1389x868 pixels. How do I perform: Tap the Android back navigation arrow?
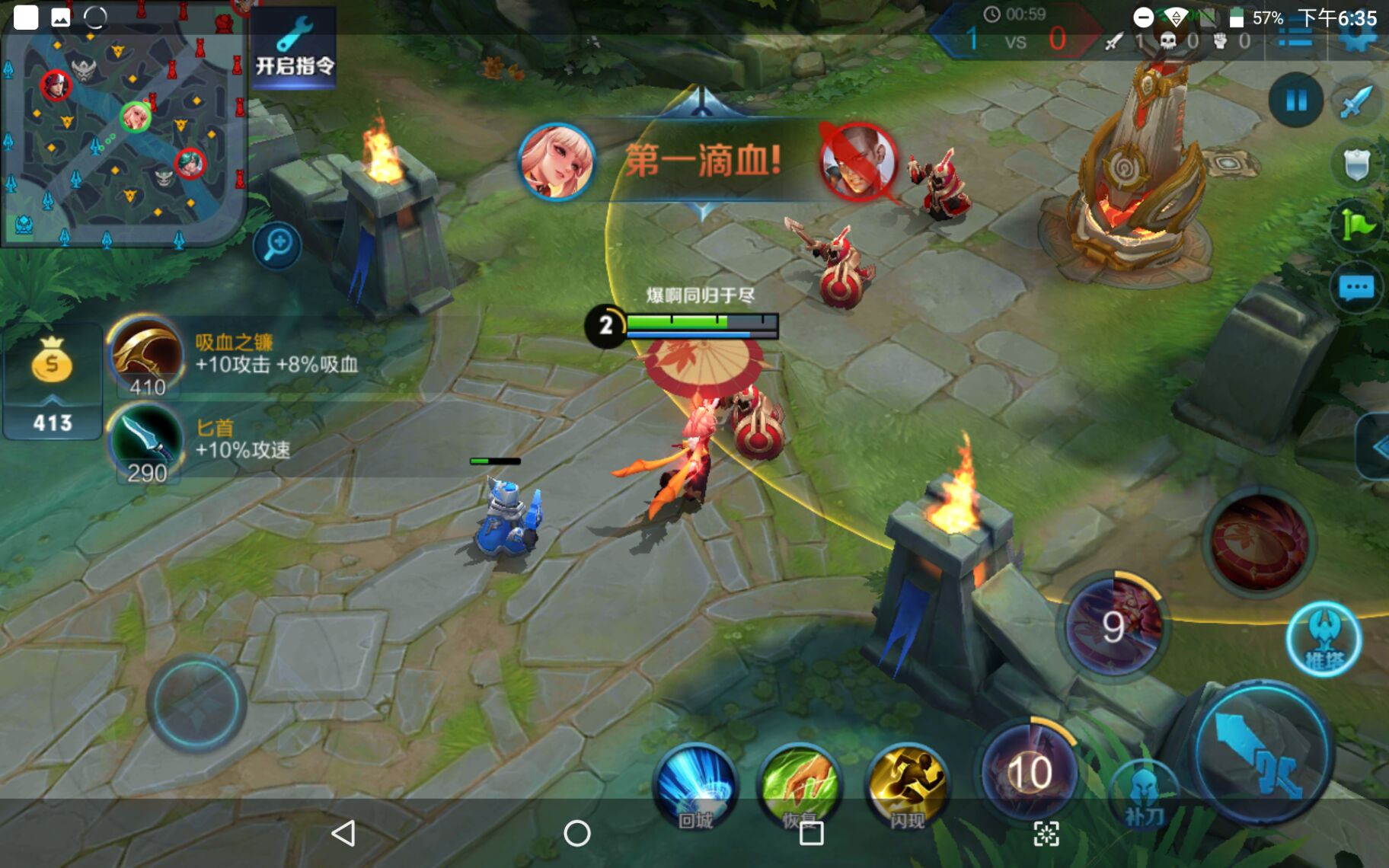coord(343,833)
